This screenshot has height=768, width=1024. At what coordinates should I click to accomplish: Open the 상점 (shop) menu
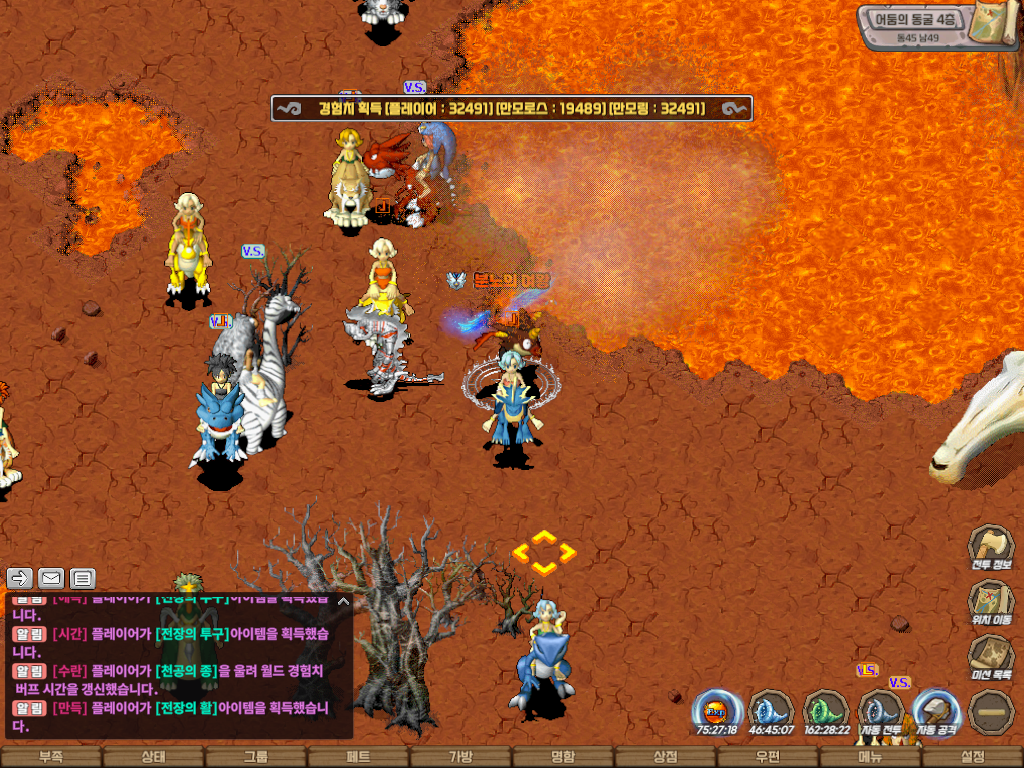[x=665, y=757]
